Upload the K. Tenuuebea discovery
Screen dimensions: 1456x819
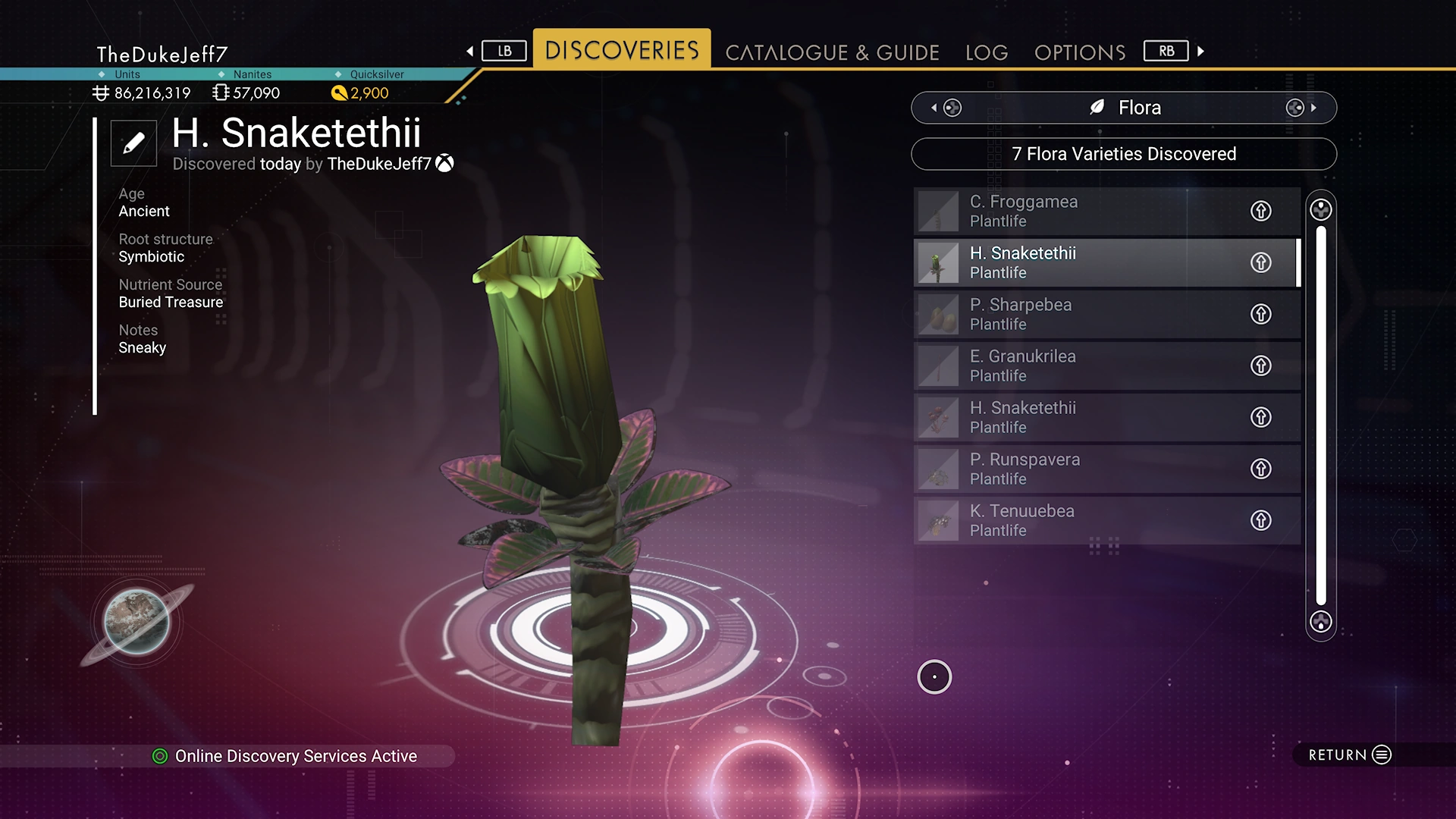(1260, 520)
